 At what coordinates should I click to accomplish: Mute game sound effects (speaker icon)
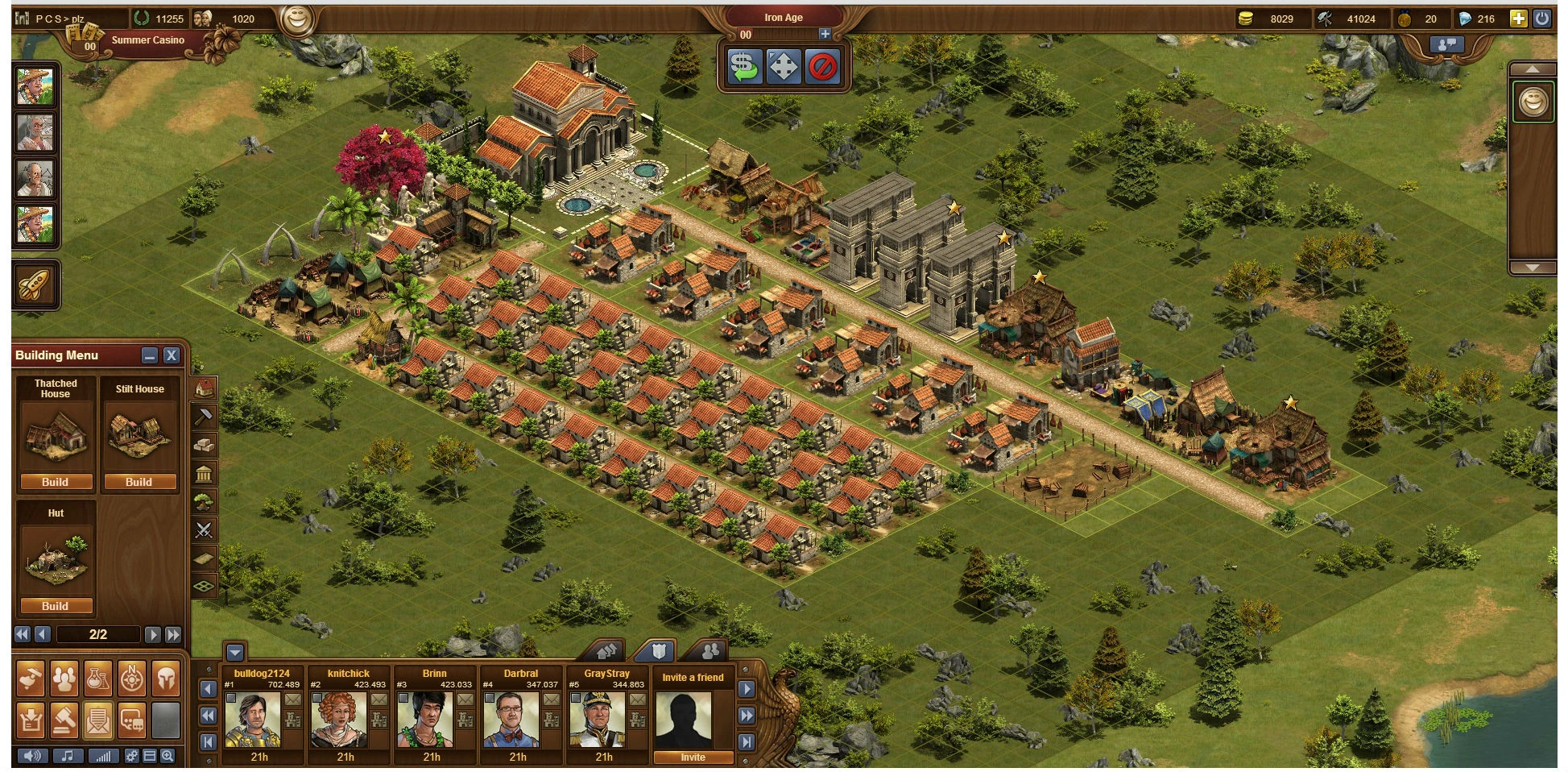coord(31,756)
